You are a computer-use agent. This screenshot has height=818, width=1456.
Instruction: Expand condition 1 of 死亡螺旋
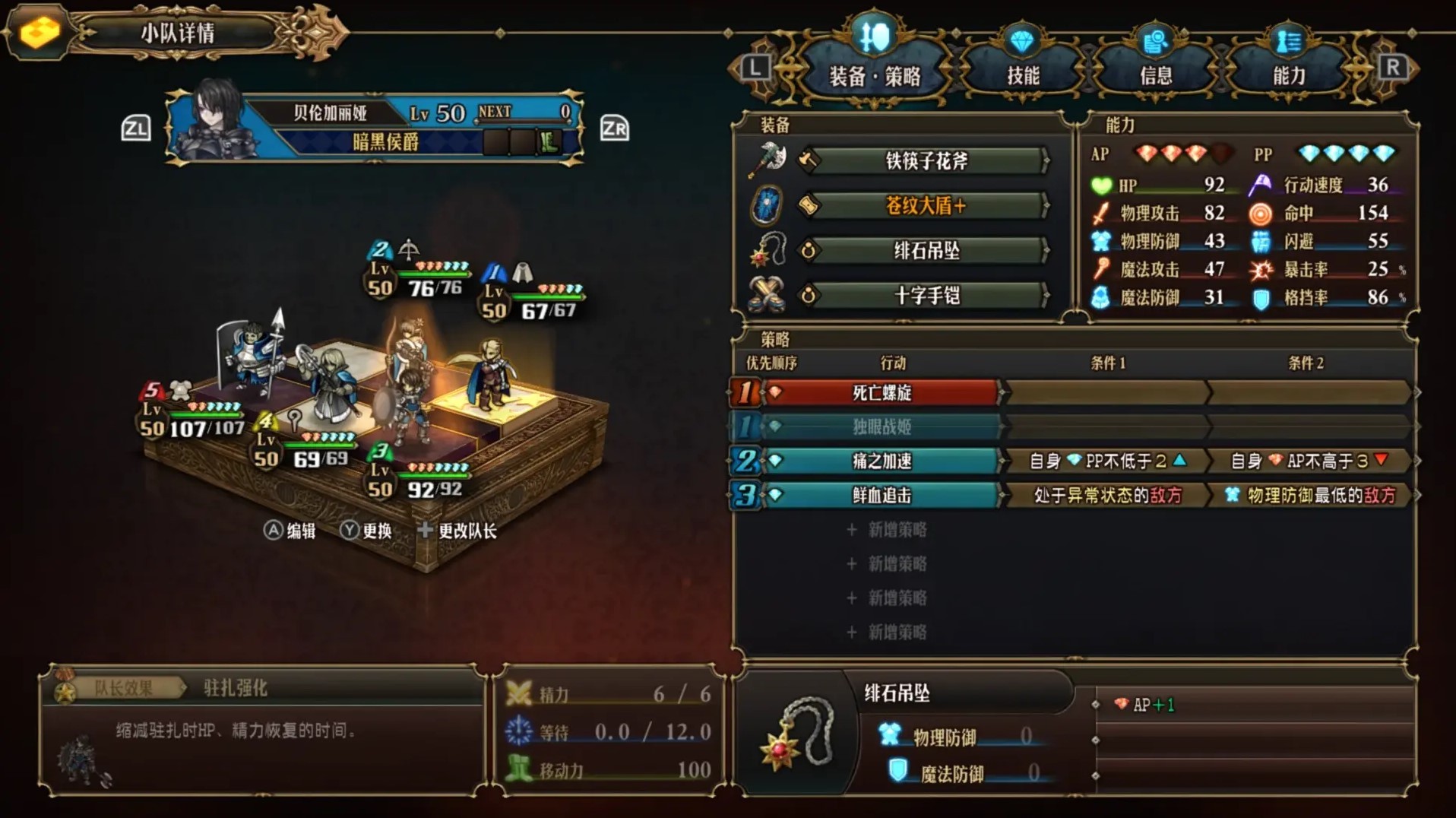[1106, 393]
